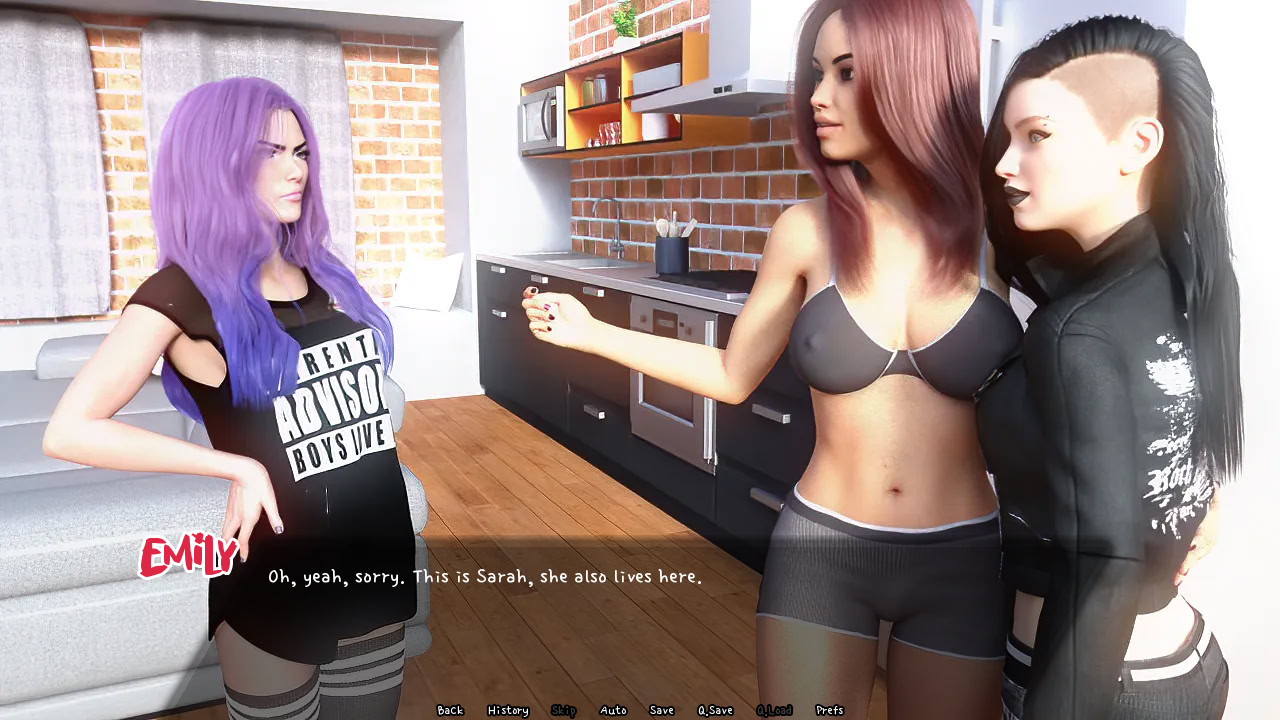Click the dialogue text to advance
Viewport: 1280px width, 720px height.
[485, 578]
